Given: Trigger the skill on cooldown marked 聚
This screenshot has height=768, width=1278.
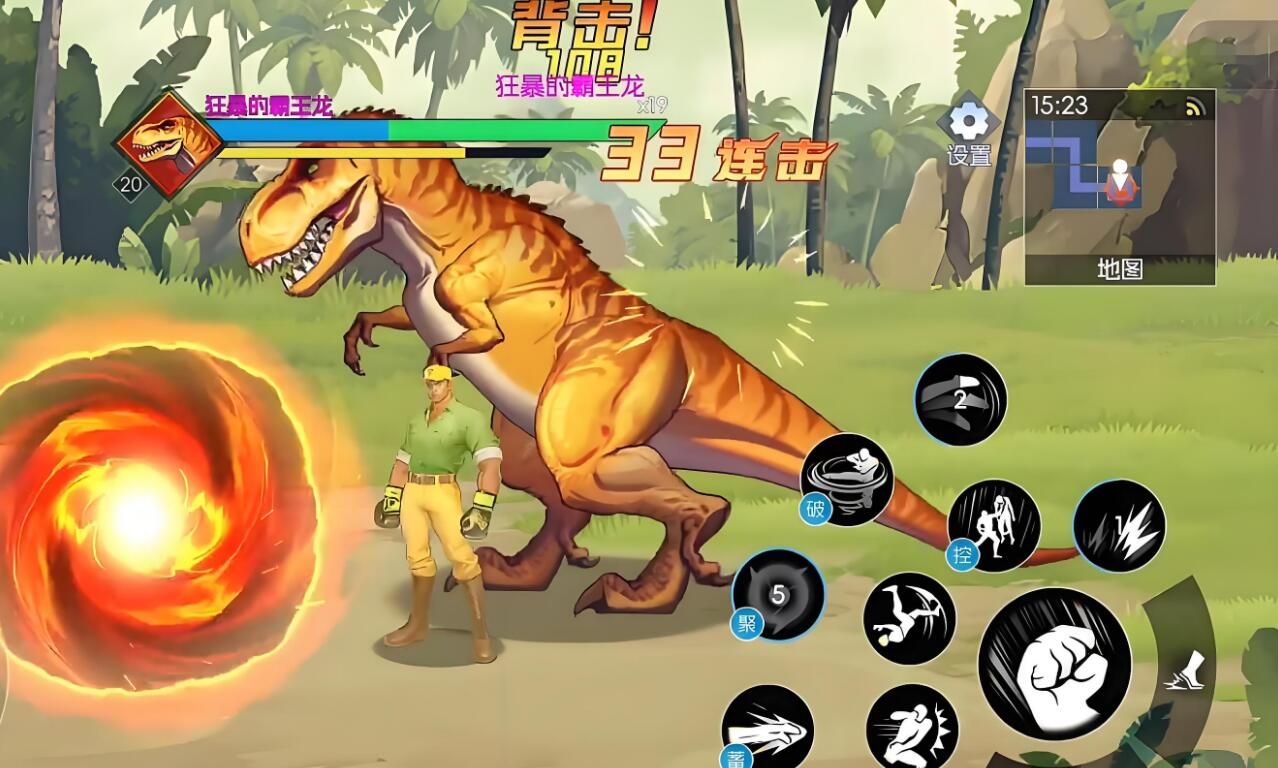Looking at the screenshot, I should pyautogui.click(x=778, y=595).
